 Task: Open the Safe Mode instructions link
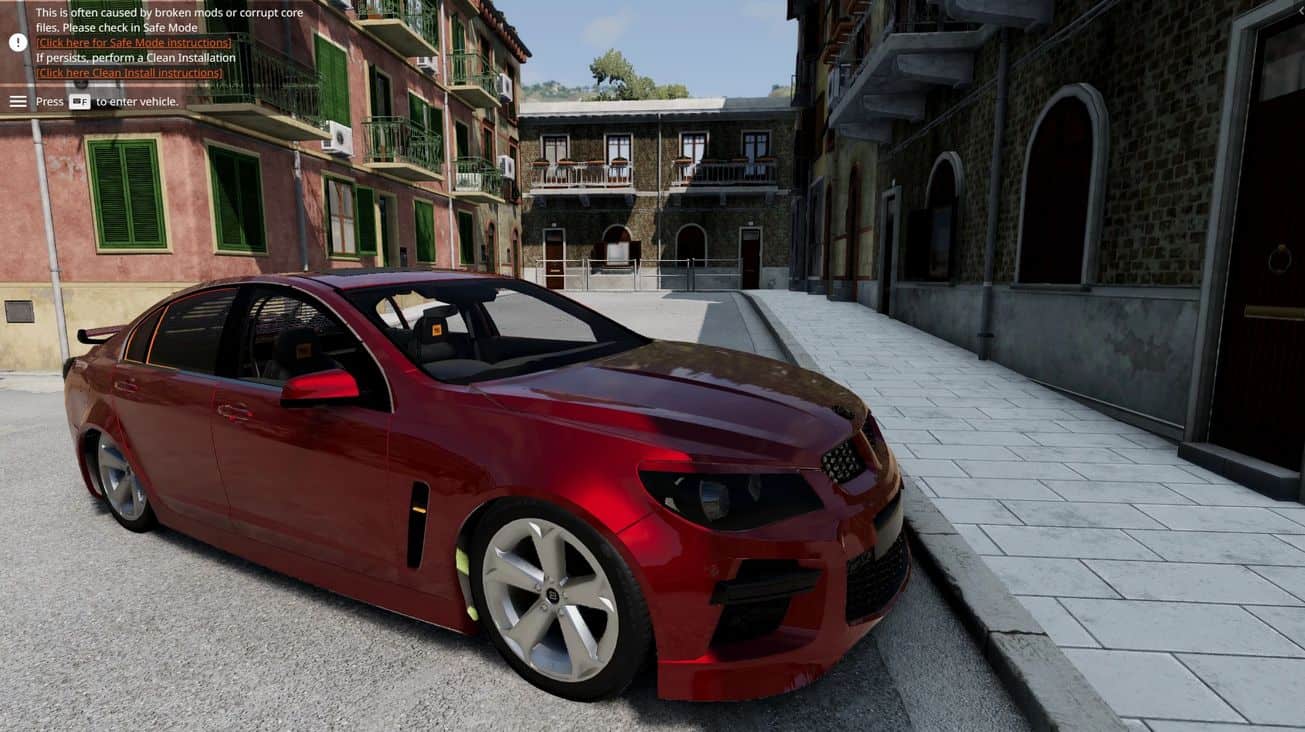134,43
